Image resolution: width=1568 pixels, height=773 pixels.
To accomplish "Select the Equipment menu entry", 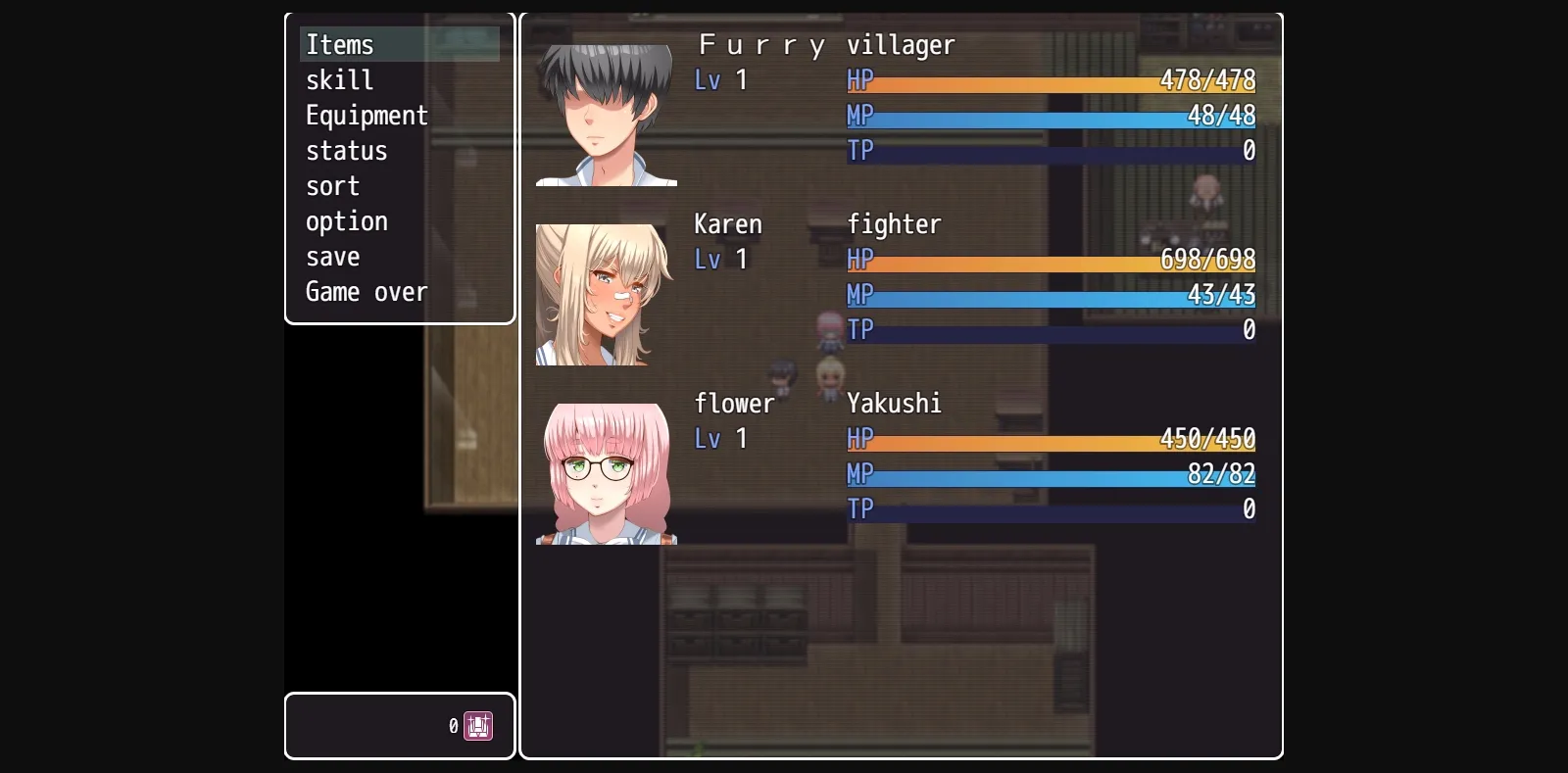I will (x=367, y=115).
